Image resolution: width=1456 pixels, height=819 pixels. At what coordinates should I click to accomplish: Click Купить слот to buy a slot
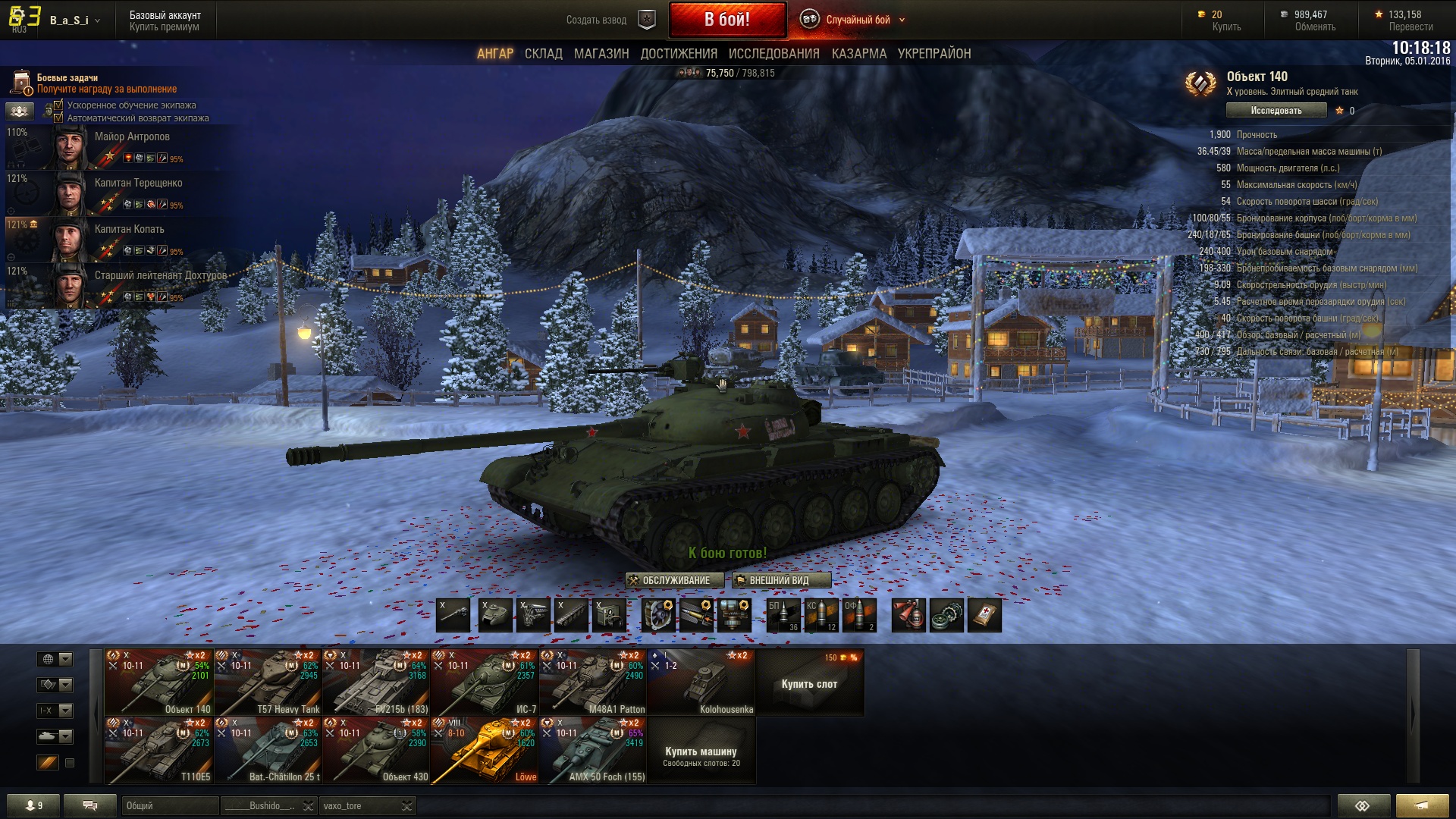(x=809, y=683)
